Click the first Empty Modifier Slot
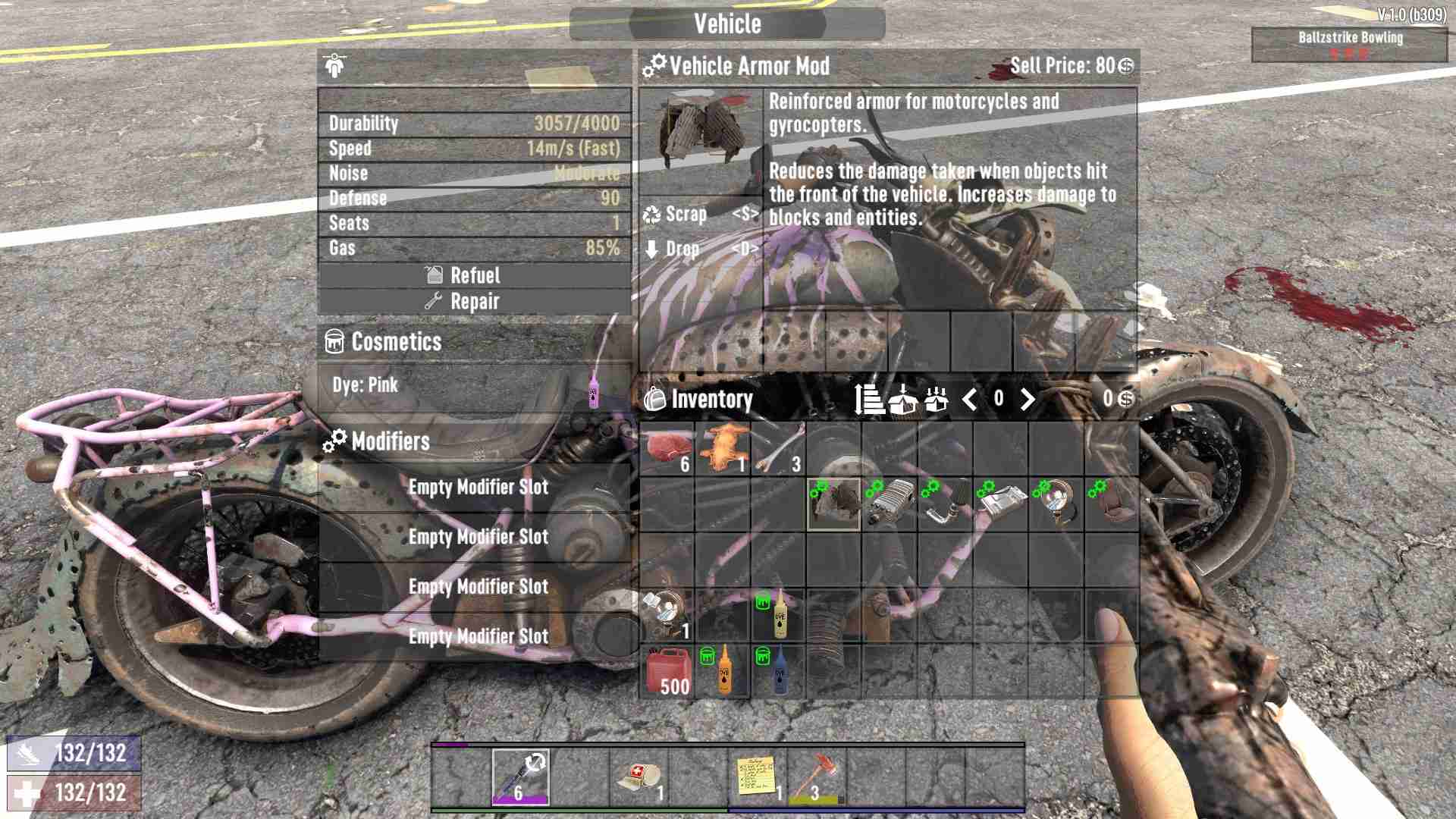This screenshot has width=1456, height=819. coord(477,488)
